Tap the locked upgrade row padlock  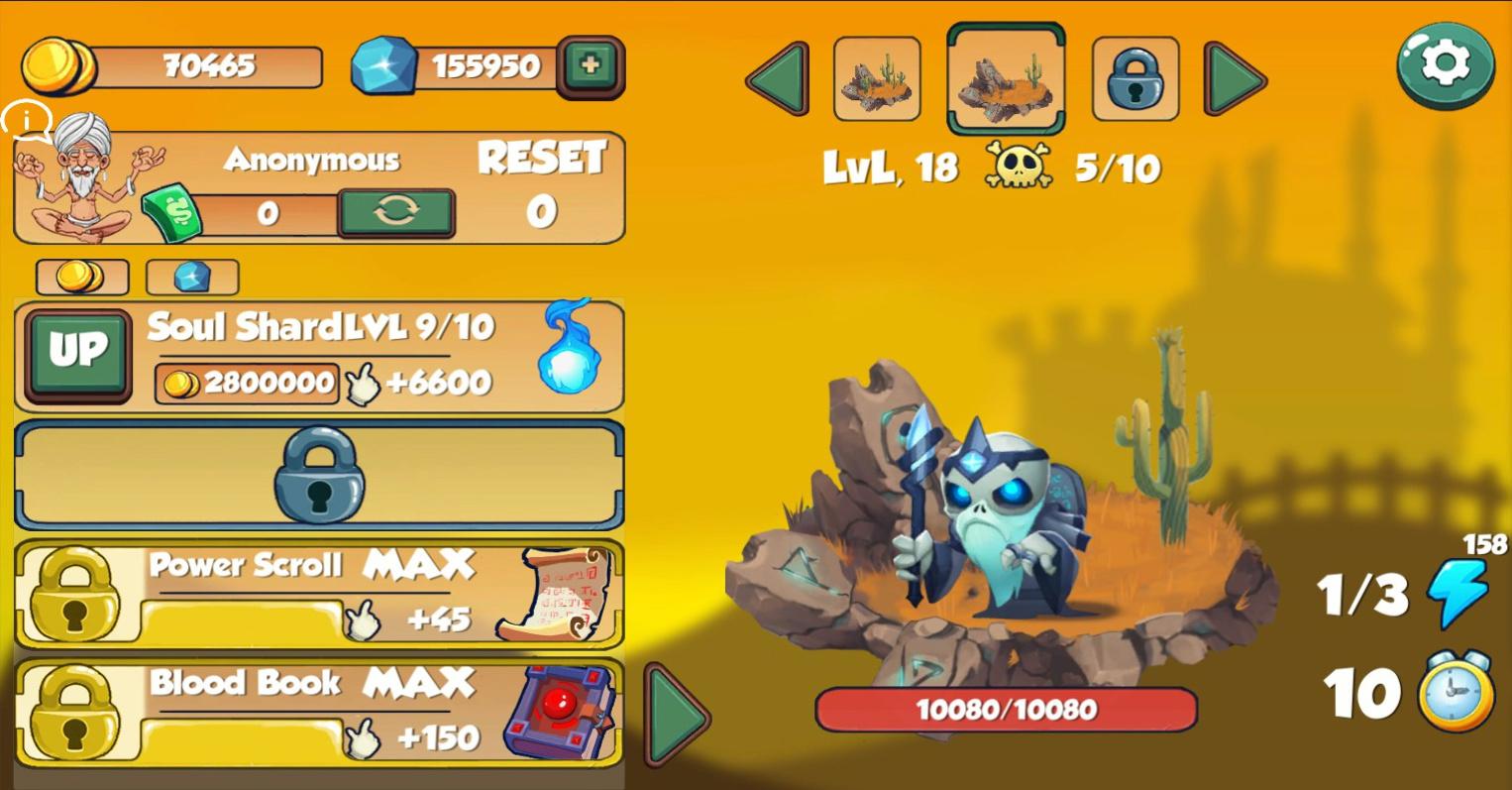pyautogui.click(x=319, y=475)
